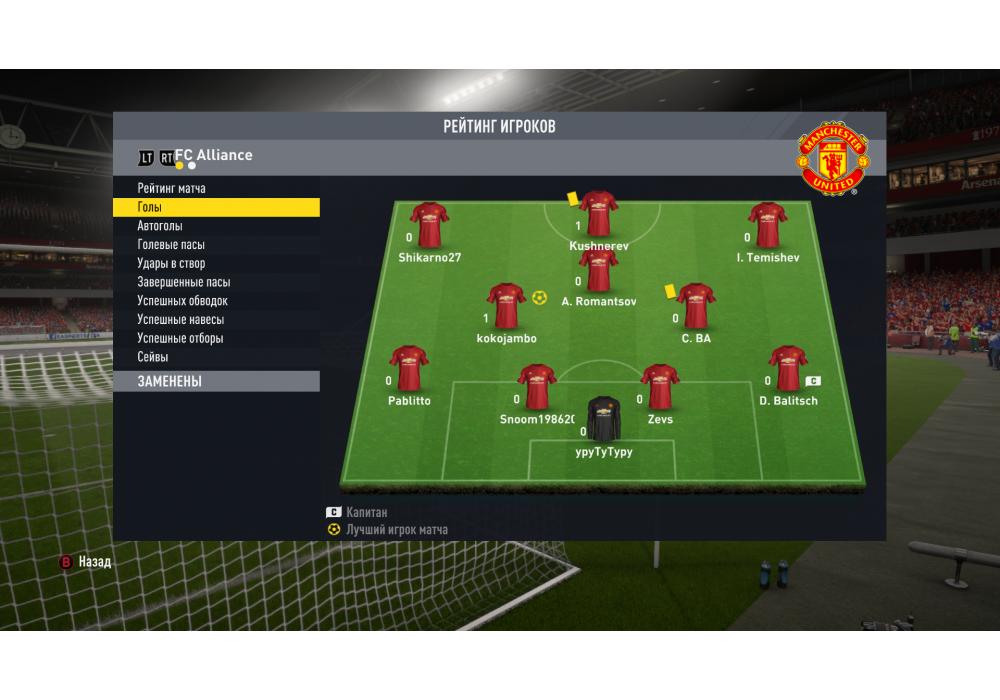Open the Автоголы stat view
Image resolution: width=1000 pixels, height=700 pixels.
(160, 226)
